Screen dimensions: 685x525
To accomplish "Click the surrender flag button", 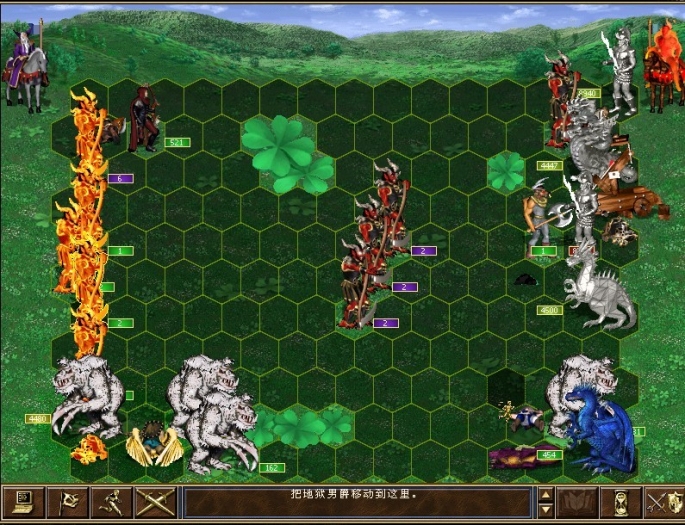I will (x=67, y=502).
